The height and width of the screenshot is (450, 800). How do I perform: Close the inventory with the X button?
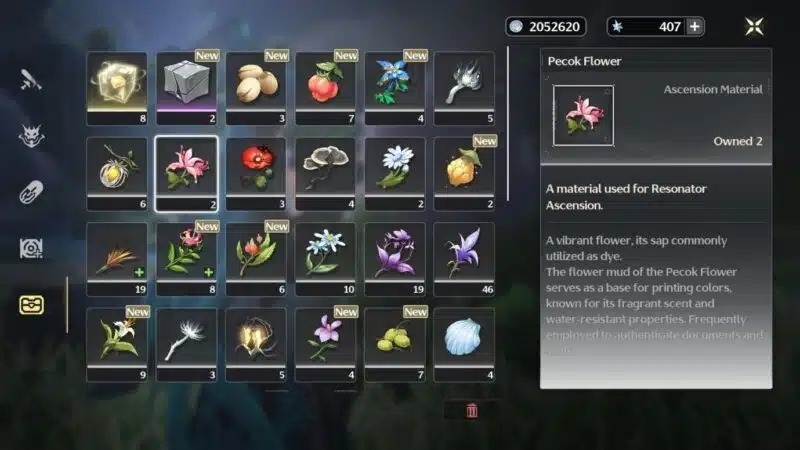[x=754, y=27]
